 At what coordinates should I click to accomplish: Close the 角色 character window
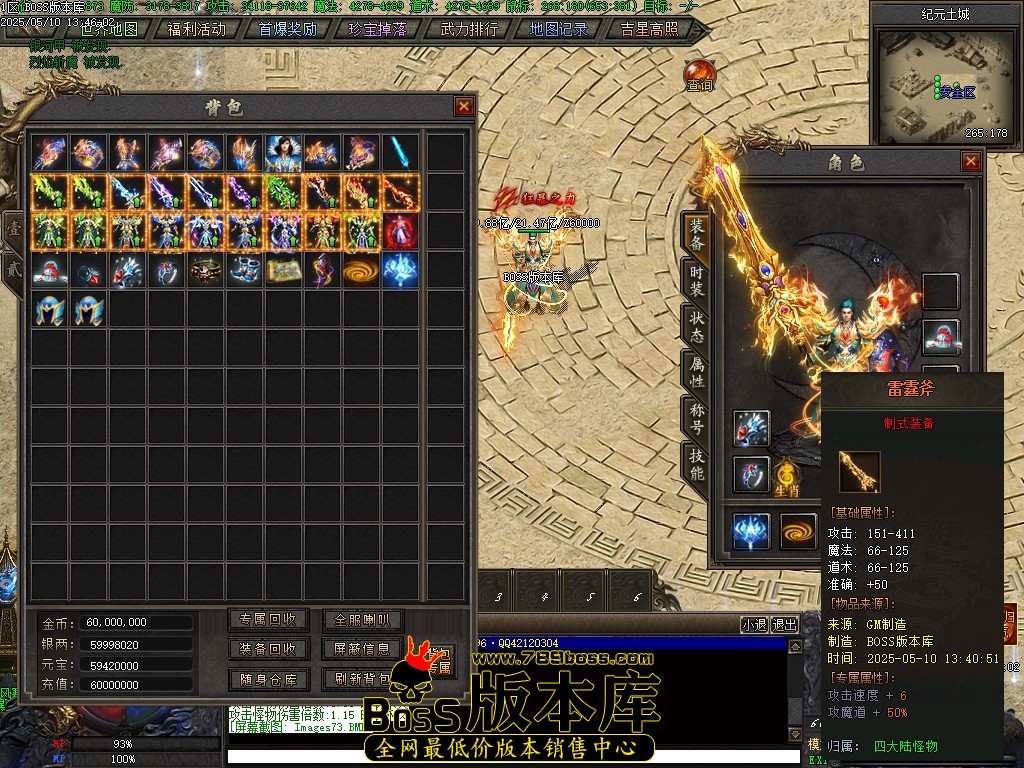(971, 161)
